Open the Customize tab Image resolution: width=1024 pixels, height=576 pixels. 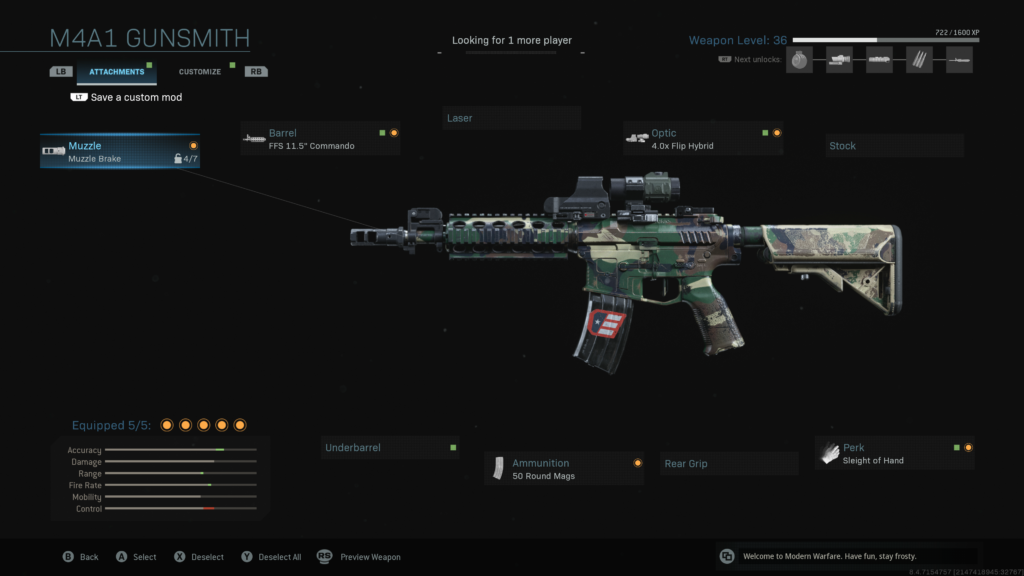pos(200,72)
